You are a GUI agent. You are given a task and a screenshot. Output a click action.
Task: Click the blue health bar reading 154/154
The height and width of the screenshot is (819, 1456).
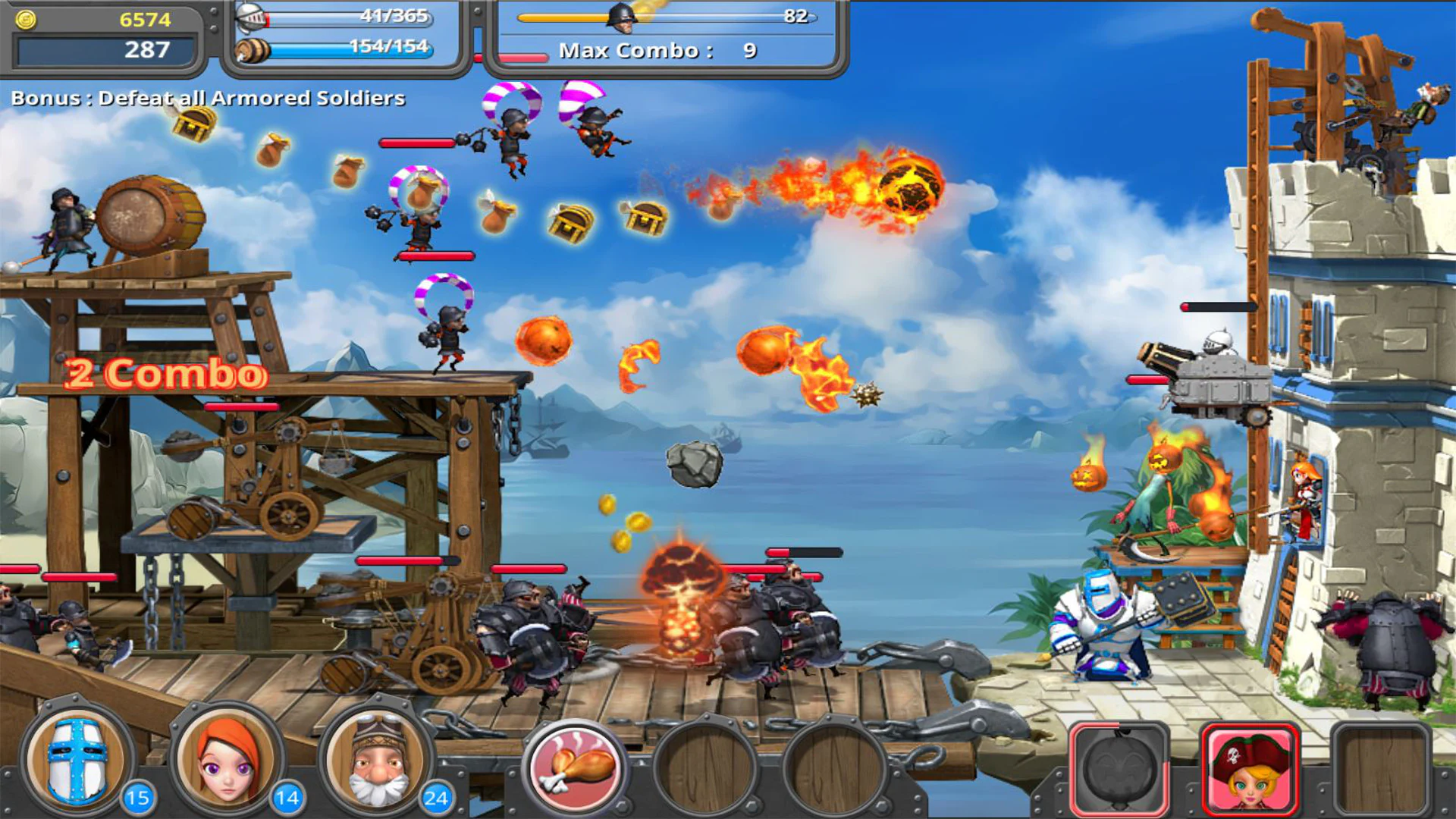tap(353, 52)
